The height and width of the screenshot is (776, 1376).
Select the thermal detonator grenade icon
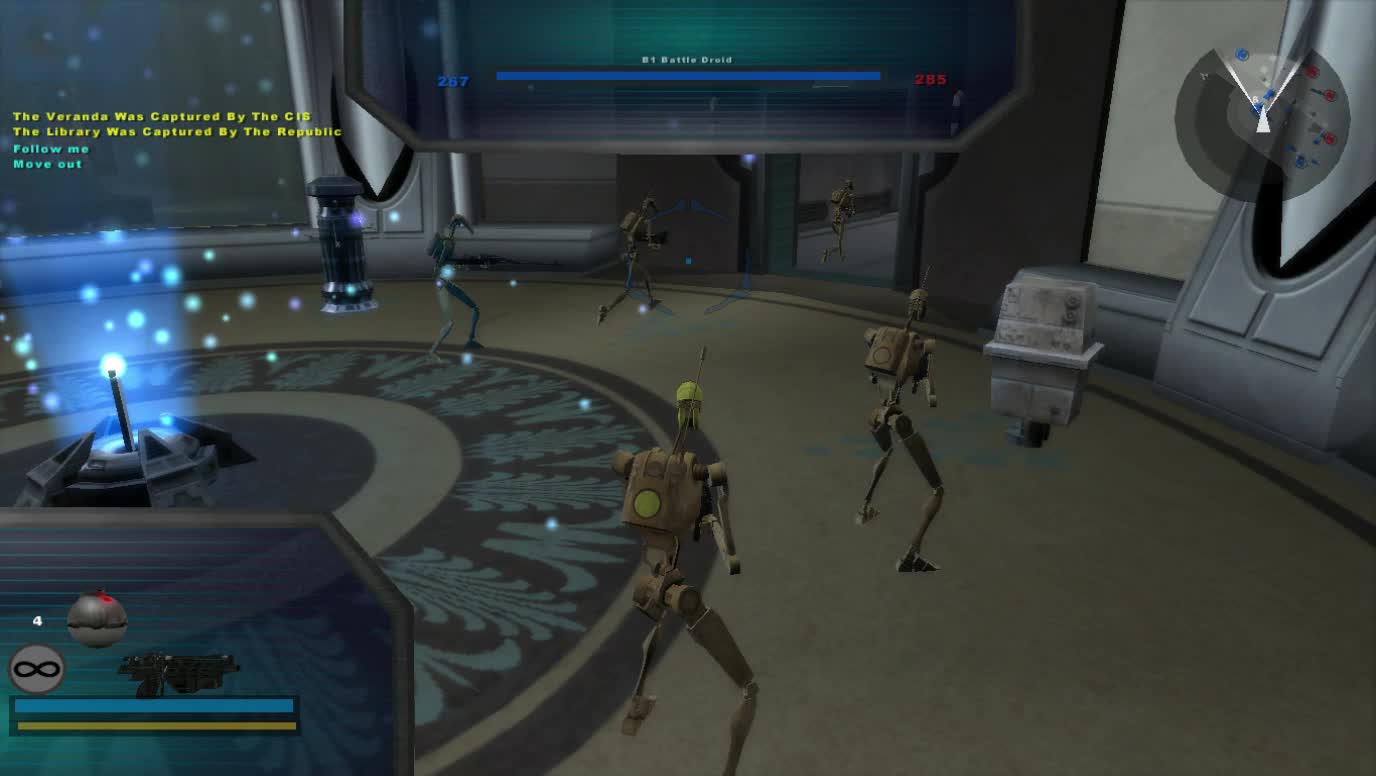click(x=97, y=620)
